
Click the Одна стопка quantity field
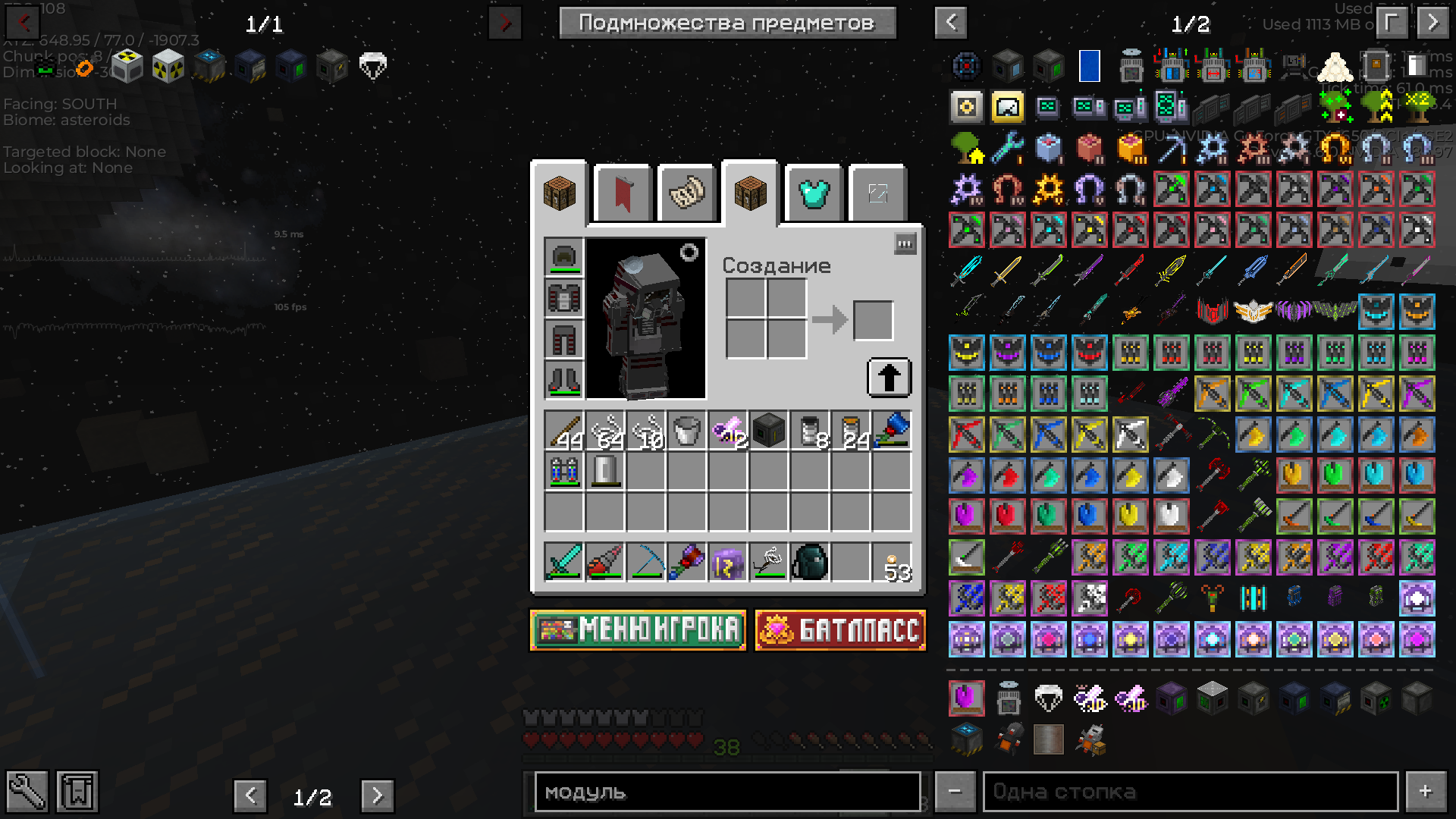(x=1190, y=792)
